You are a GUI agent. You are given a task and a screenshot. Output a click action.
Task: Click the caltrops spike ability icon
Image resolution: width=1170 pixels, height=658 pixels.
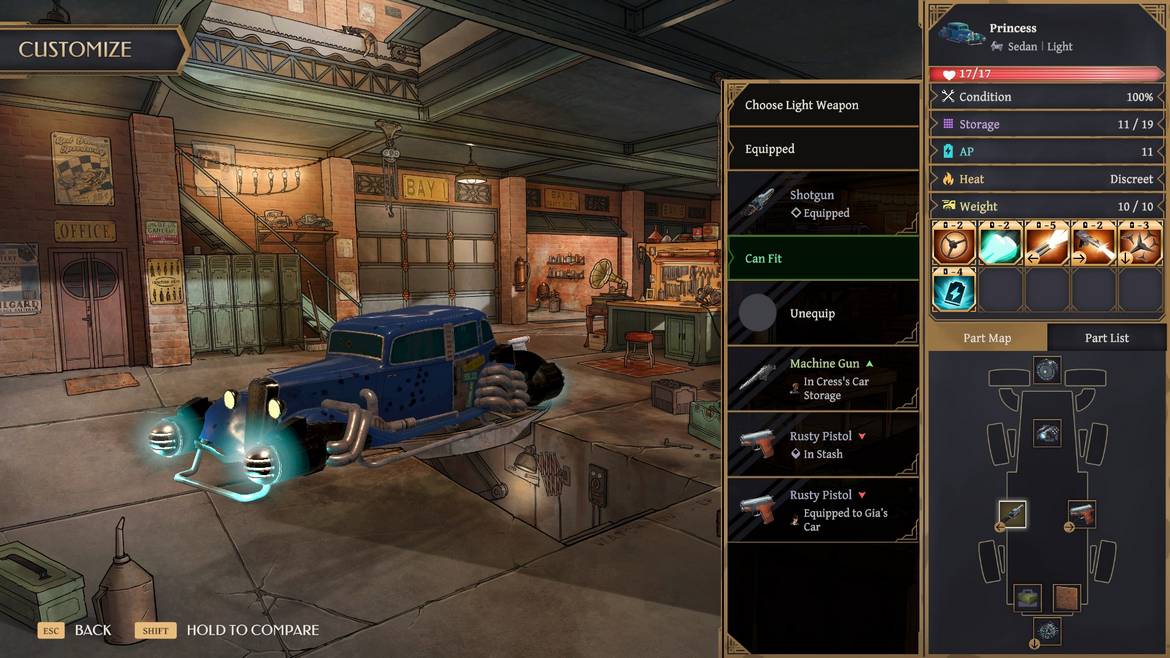(x=1140, y=243)
